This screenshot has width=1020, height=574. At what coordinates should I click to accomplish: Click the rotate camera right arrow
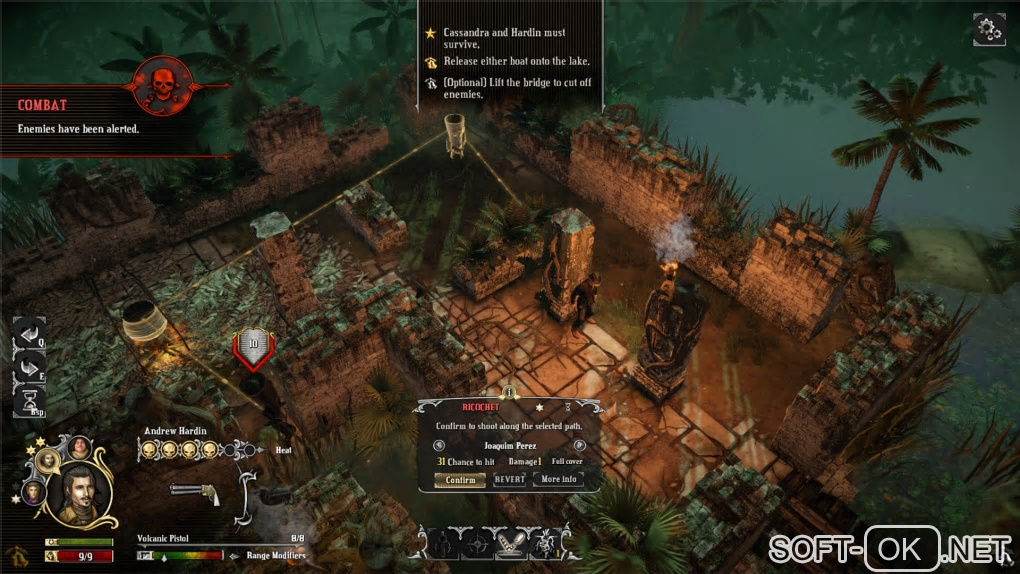(27, 367)
